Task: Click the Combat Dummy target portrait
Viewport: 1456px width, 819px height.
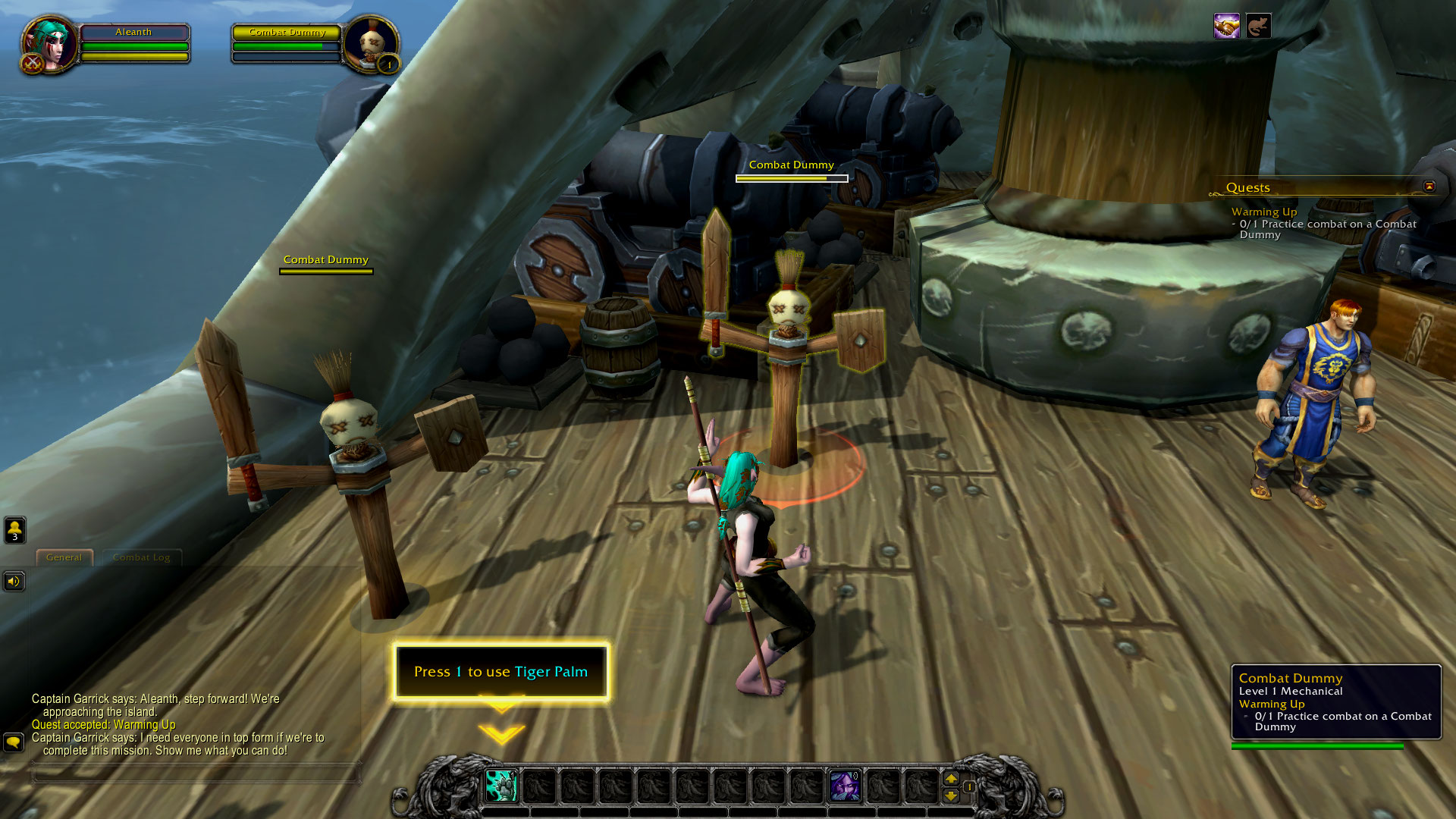Action: point(370,43)
